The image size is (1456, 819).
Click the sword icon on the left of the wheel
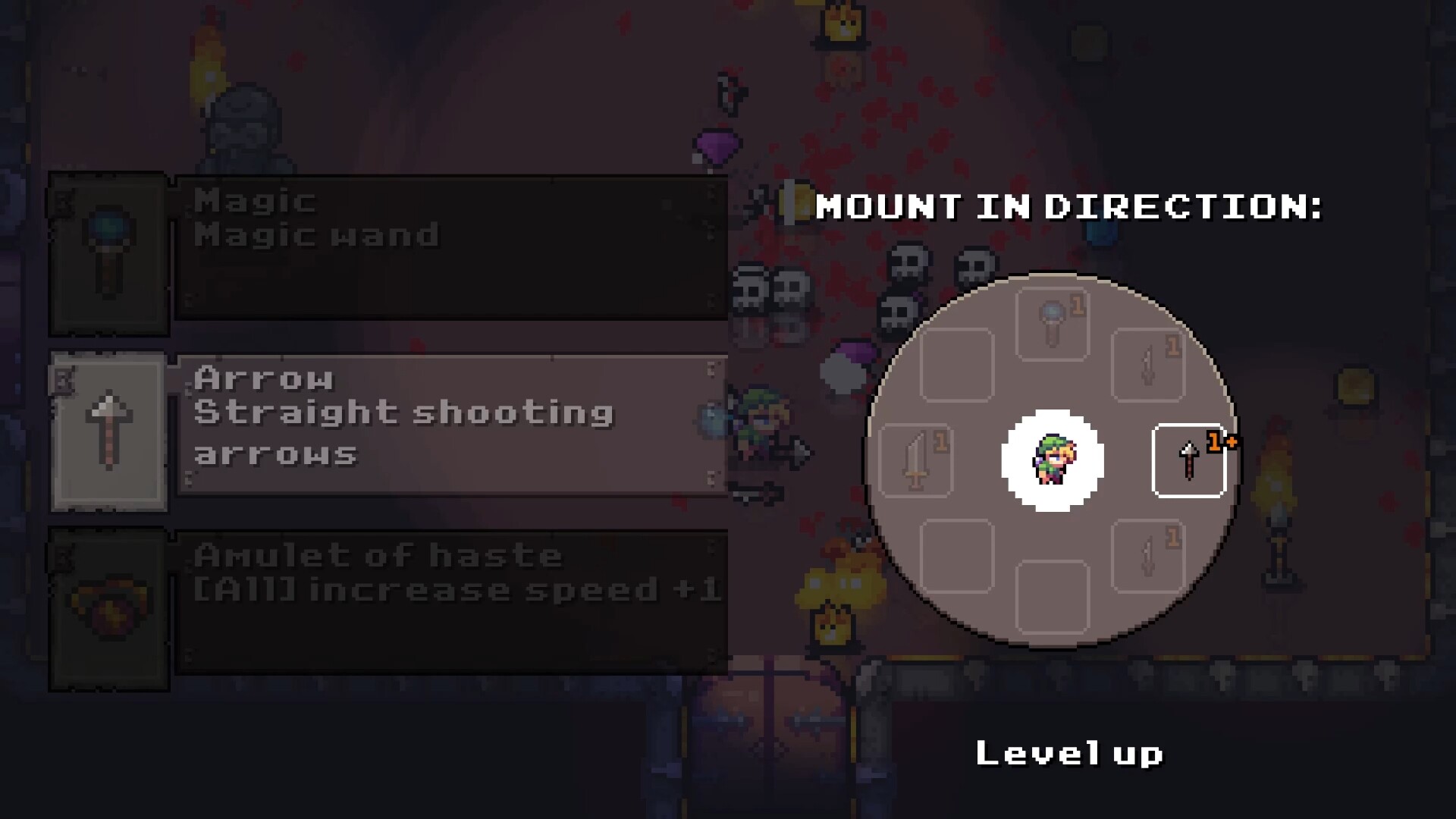pos(915,461)
